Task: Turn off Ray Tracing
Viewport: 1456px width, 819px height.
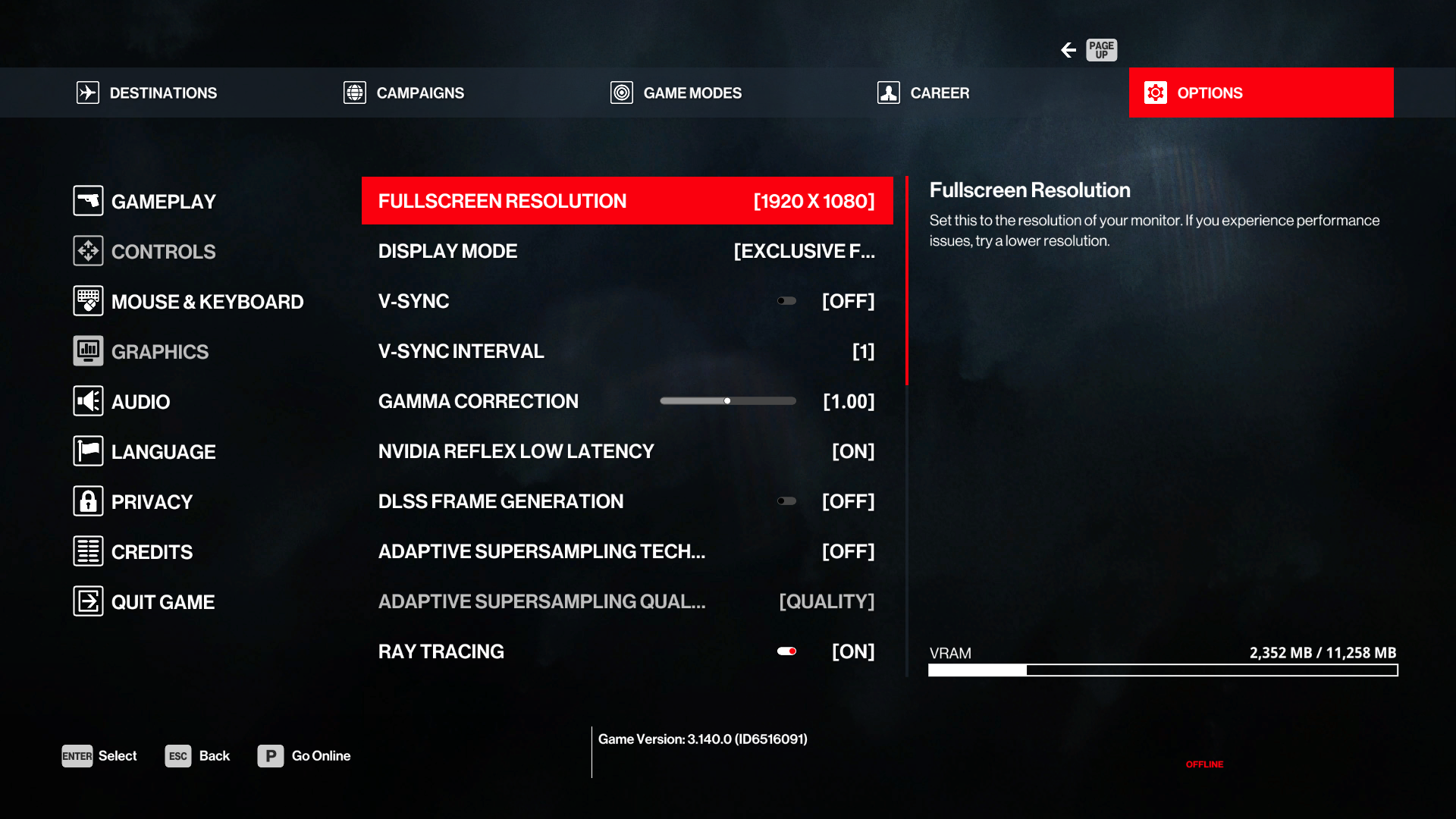Action: pos(786,651)
